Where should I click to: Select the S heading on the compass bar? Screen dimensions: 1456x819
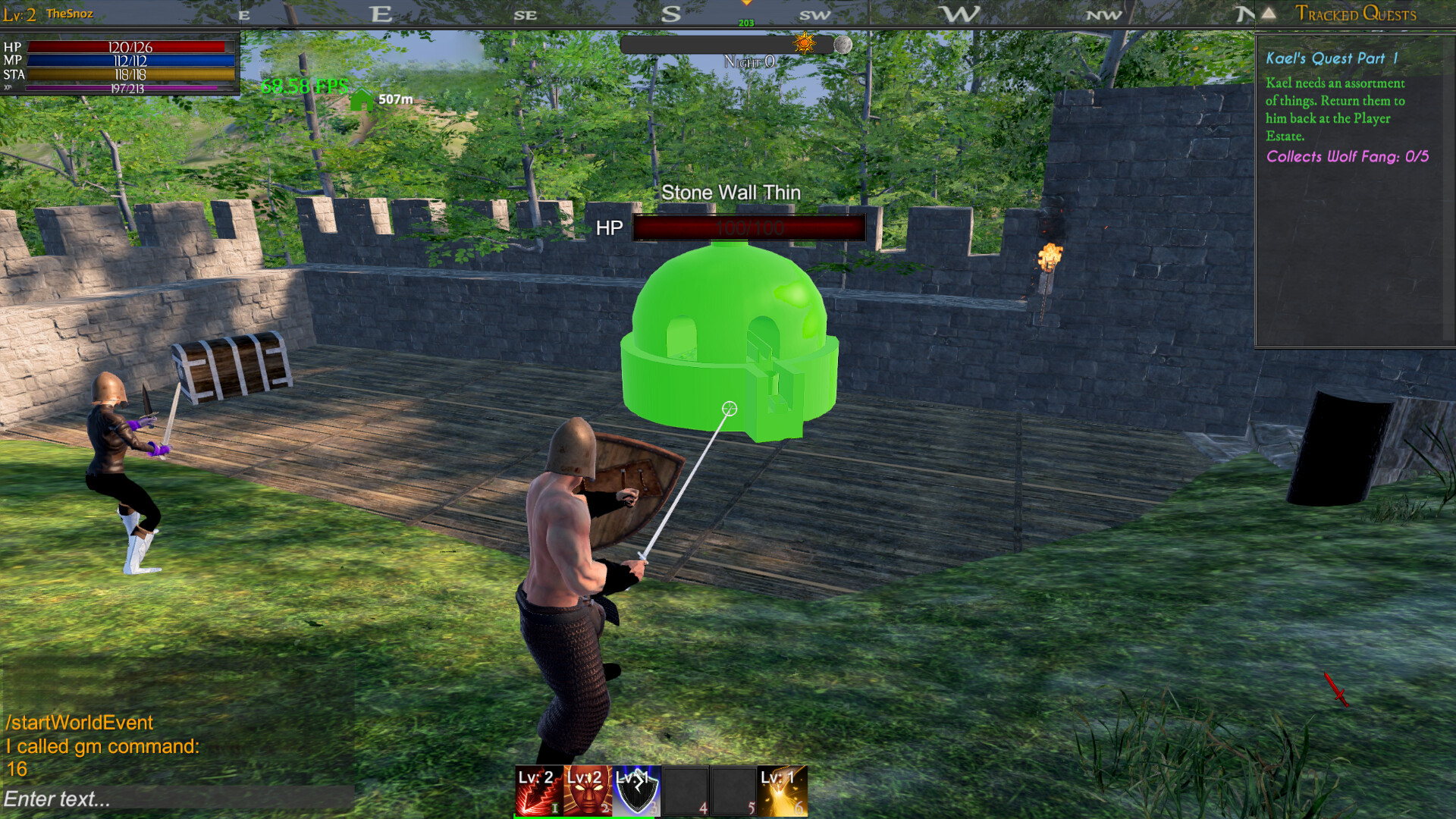[x=670, y=13]
